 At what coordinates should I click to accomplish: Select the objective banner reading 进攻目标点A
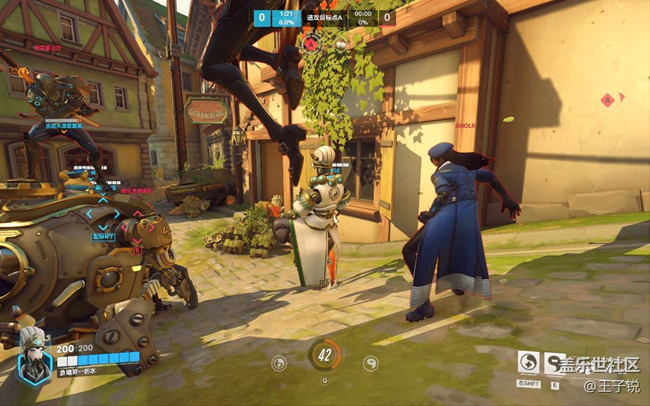324,17
